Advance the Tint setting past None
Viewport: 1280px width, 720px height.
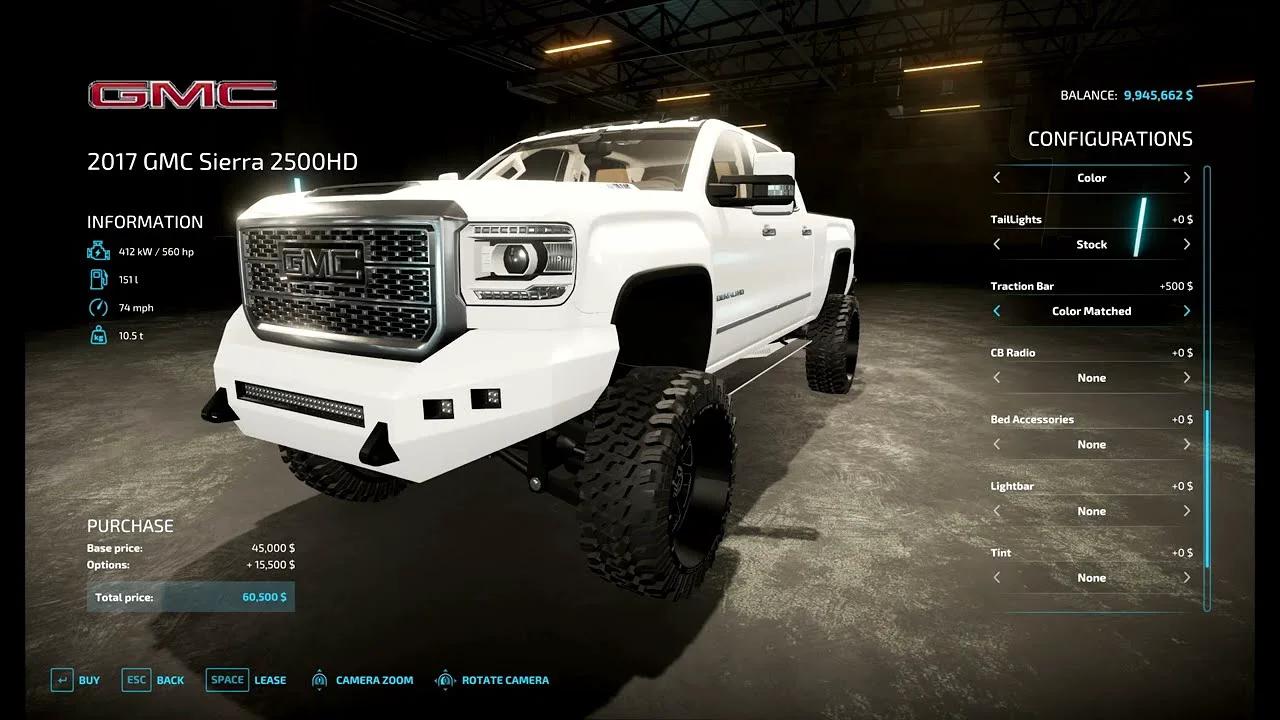click(x=1187, y=577)
